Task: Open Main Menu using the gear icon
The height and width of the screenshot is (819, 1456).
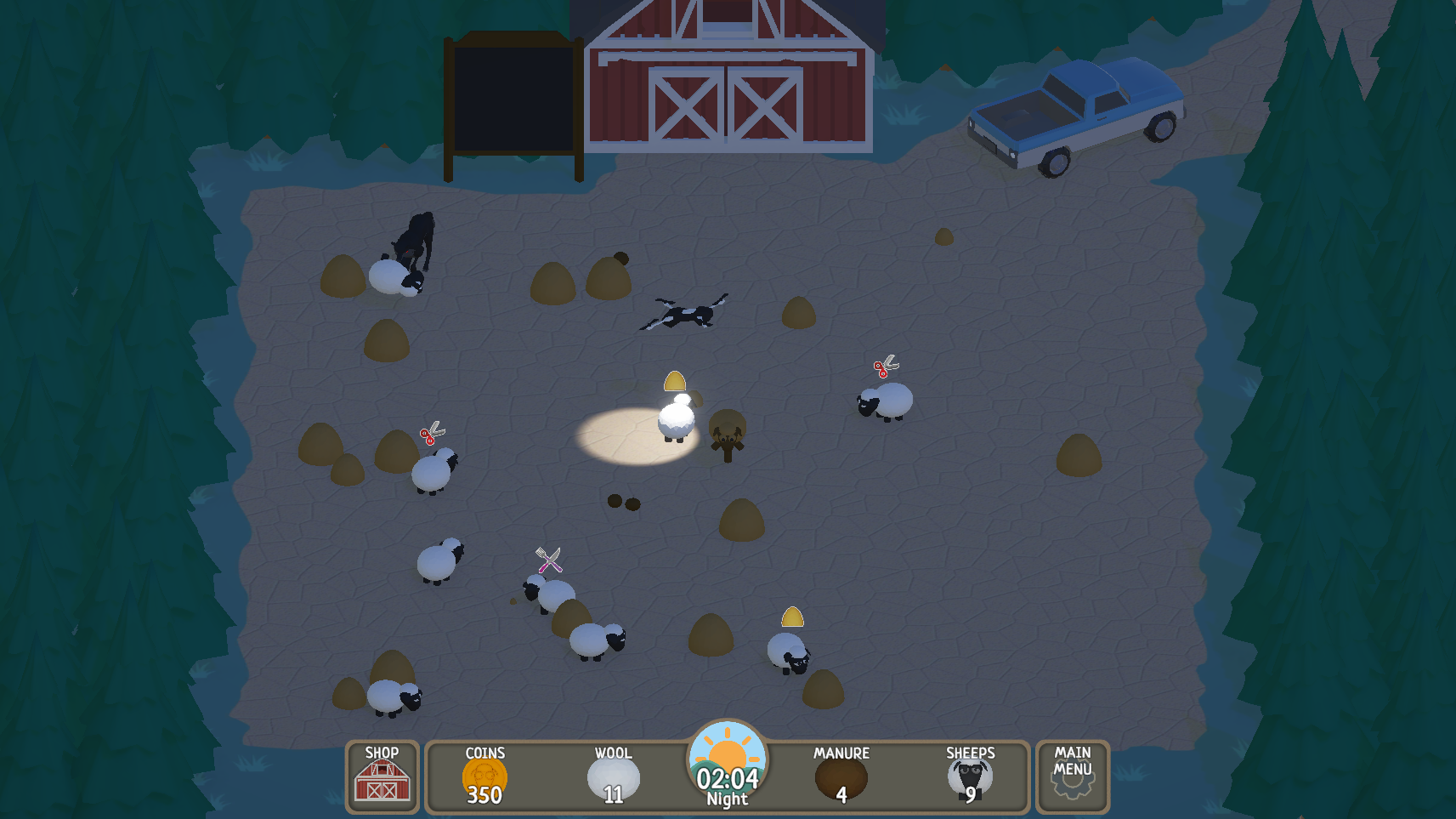Action: click(x=1071, y=787)
